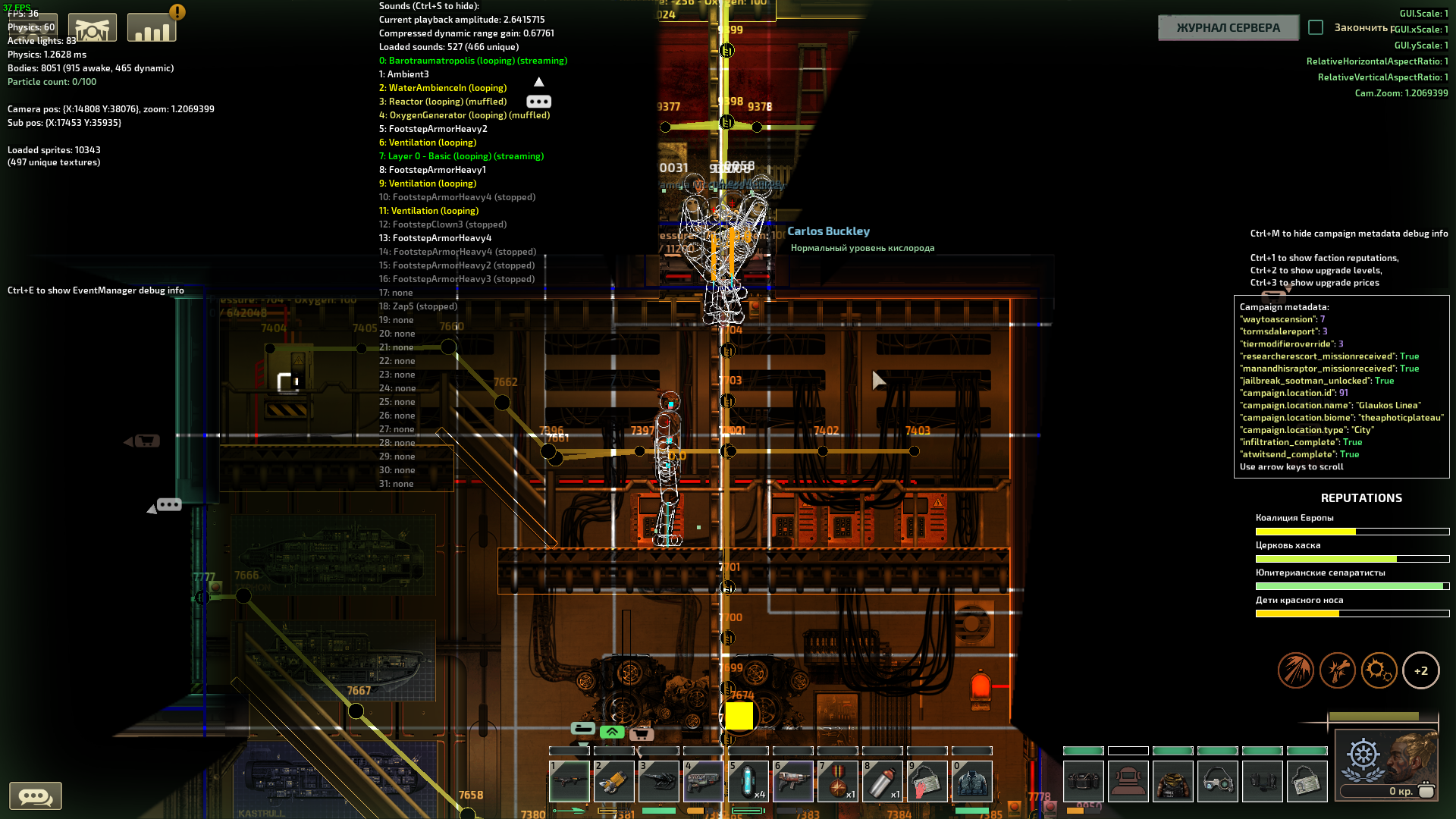Select the revolver in hotbar slot 4
This screenshot has height=819, width=1456.
tap(704, 781)
